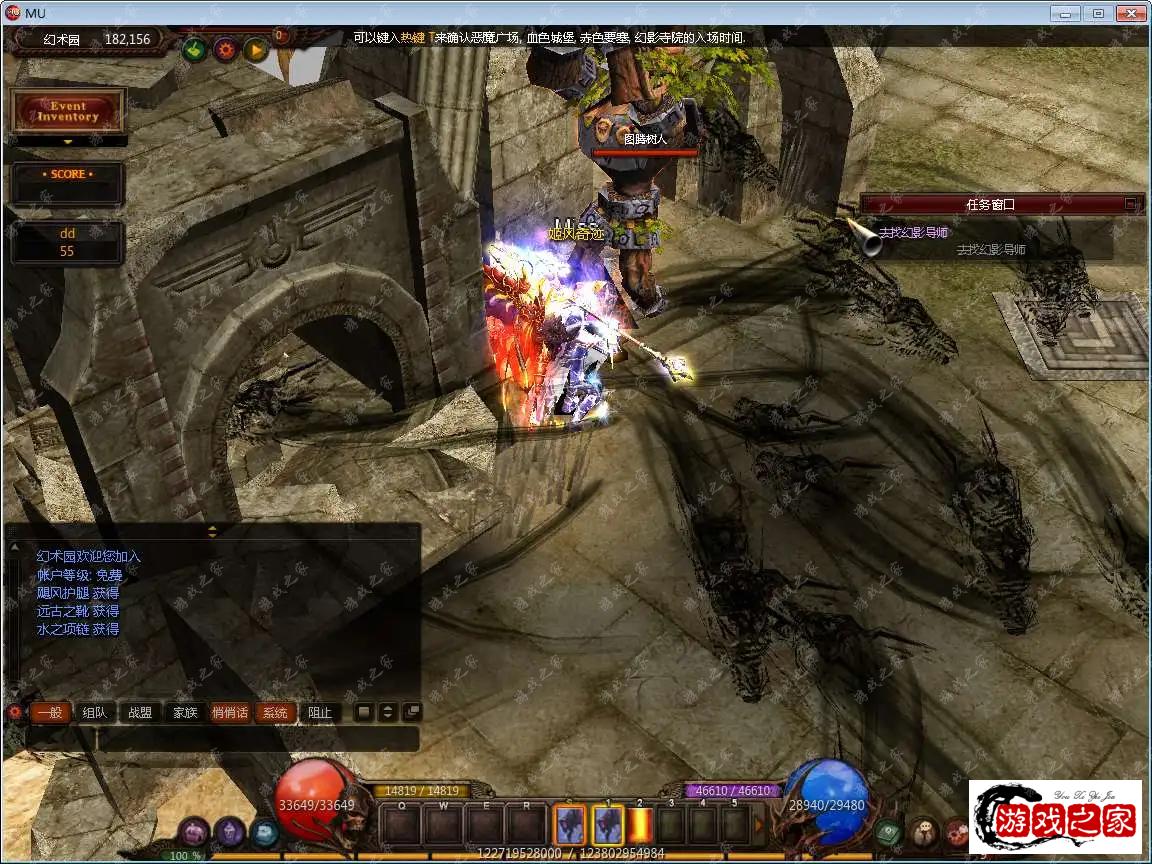Toggle the 悄悄话 whisper tab
Image resolution: width=1152 pixels, height=864 pixels.
tap(230, 713)
